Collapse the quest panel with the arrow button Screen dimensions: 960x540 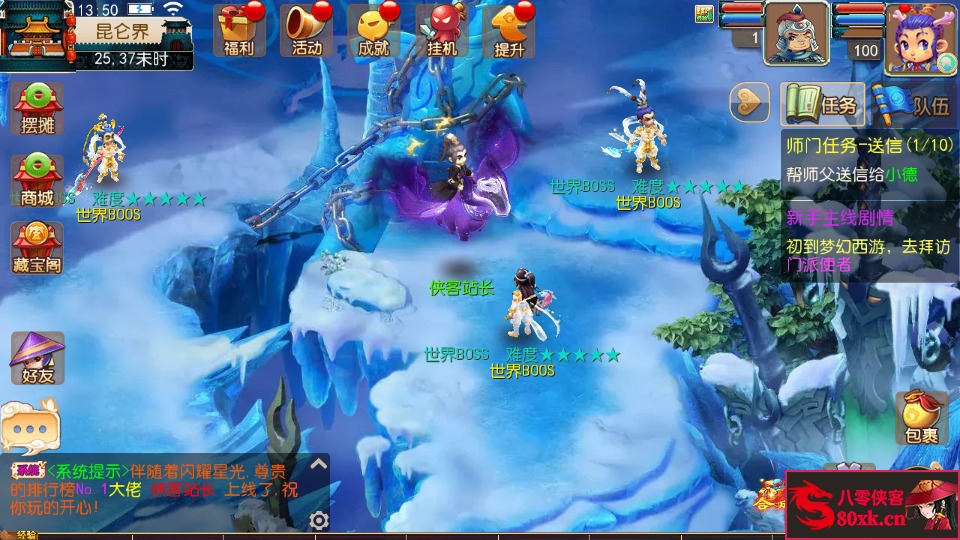click(x=748, y=102)
